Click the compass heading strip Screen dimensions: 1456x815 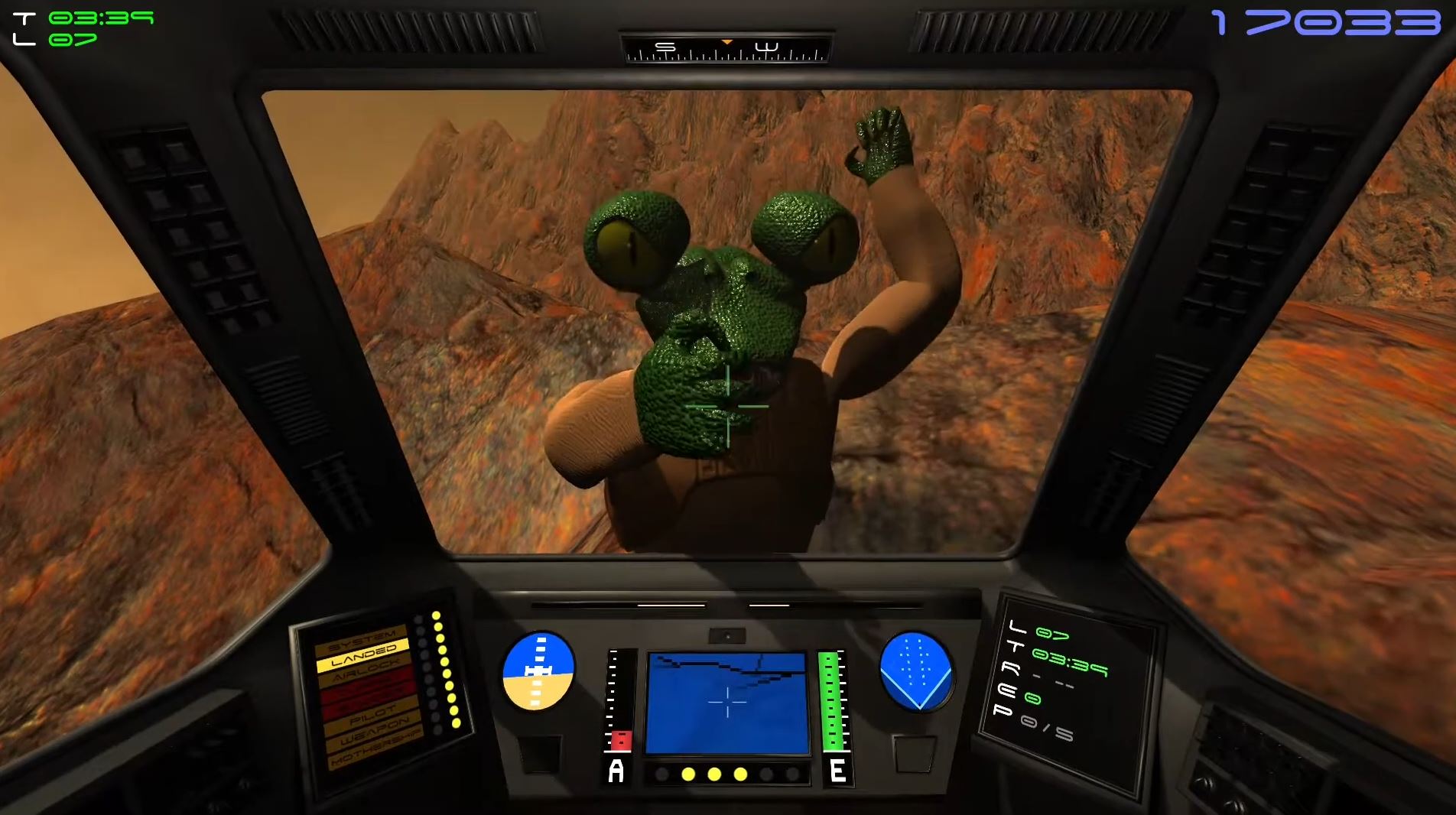tap(726, 50)
